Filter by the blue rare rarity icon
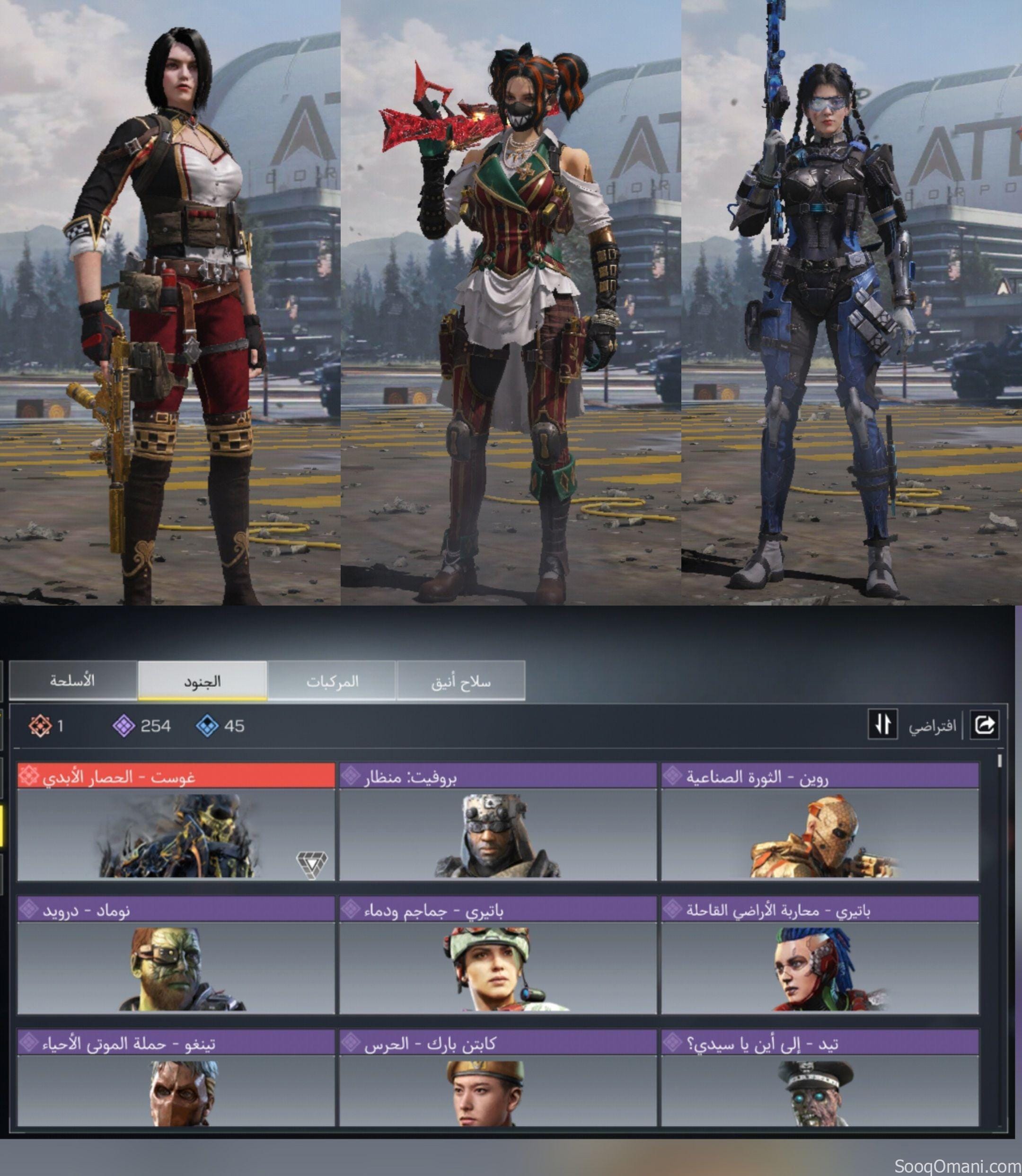 [206, 726]
